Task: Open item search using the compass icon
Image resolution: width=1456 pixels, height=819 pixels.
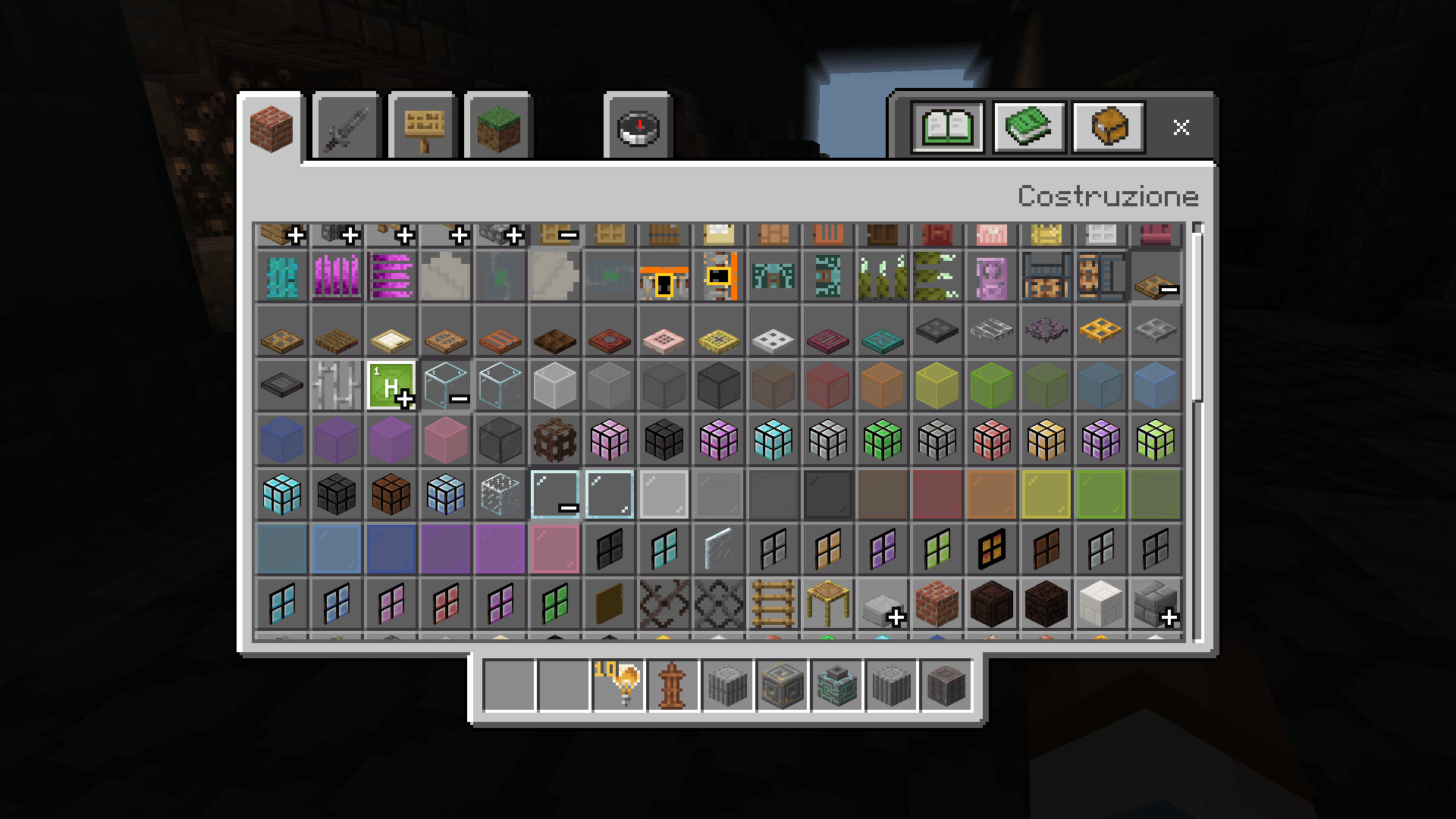Action: [x=637, y=127]
